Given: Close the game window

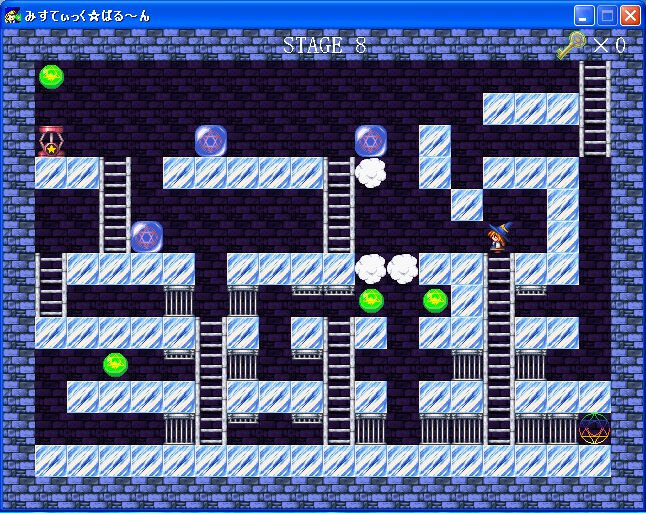Looking at the screenshot, I should (630, 15).
